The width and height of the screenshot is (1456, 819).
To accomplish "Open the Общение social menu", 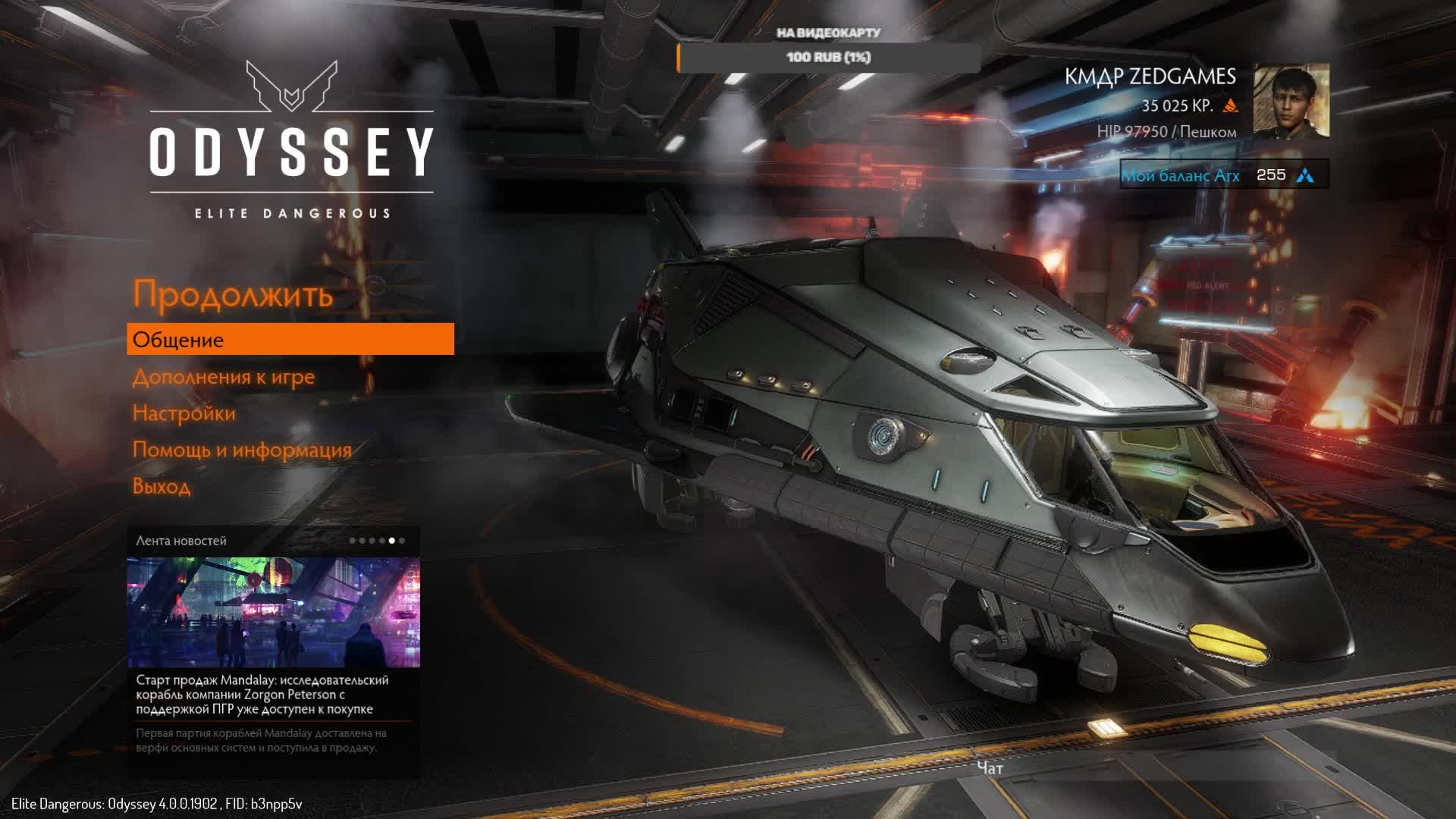I will [290, 340].
